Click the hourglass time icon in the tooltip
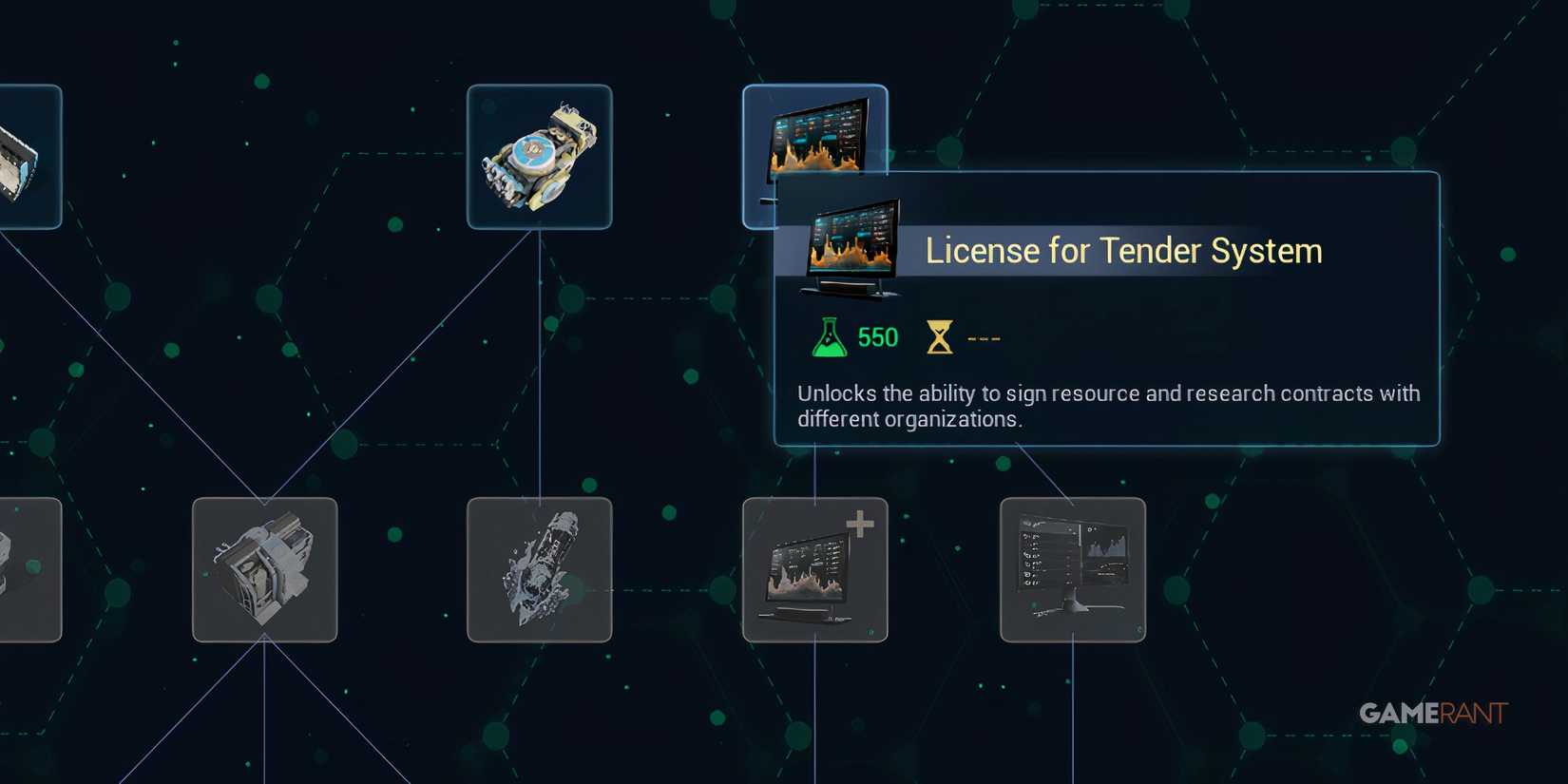1568x784 pixels. click(941, 335)
